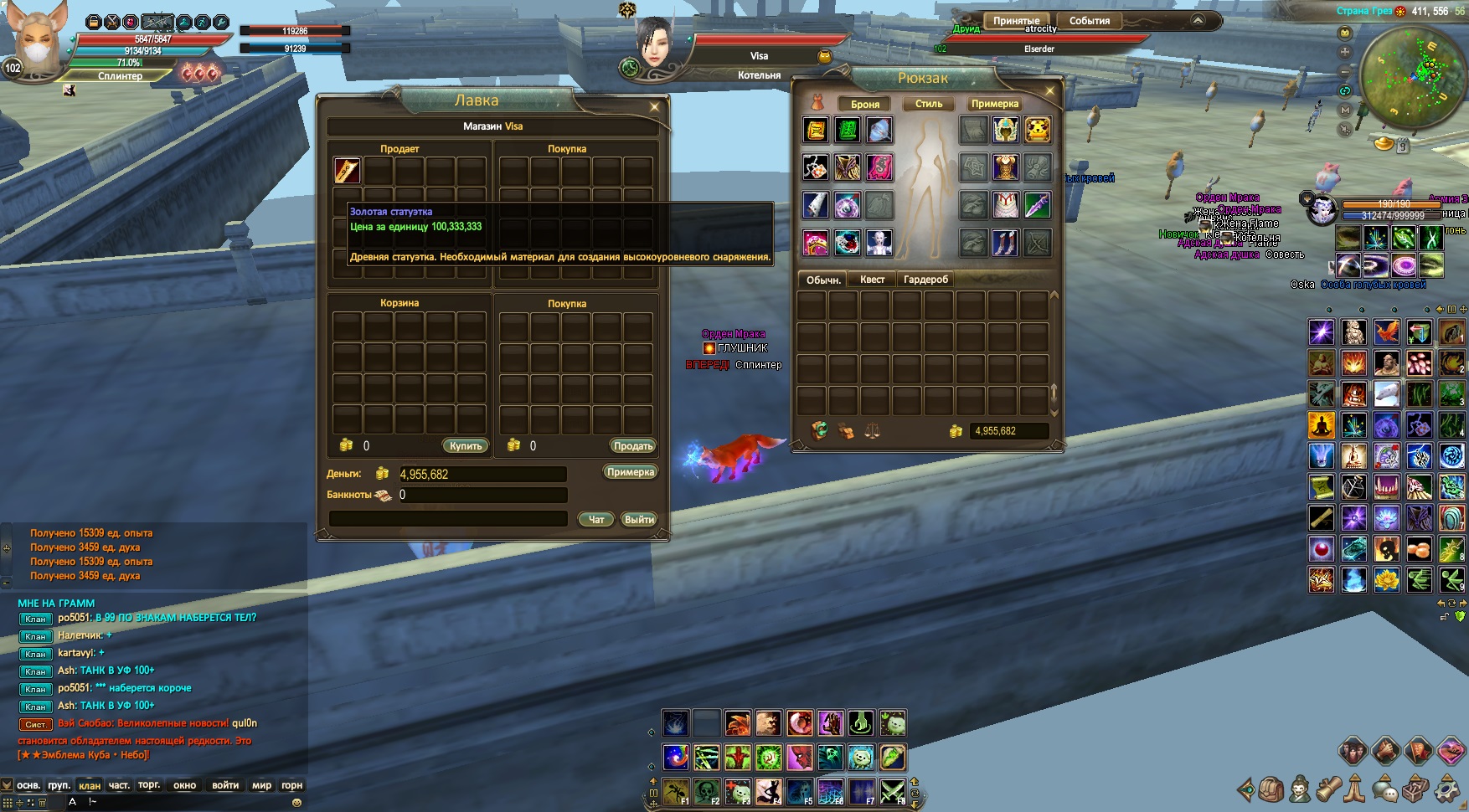Screen dimensions: 1469x812
Task: Click the shop message input field
Action: click(448, 519)
